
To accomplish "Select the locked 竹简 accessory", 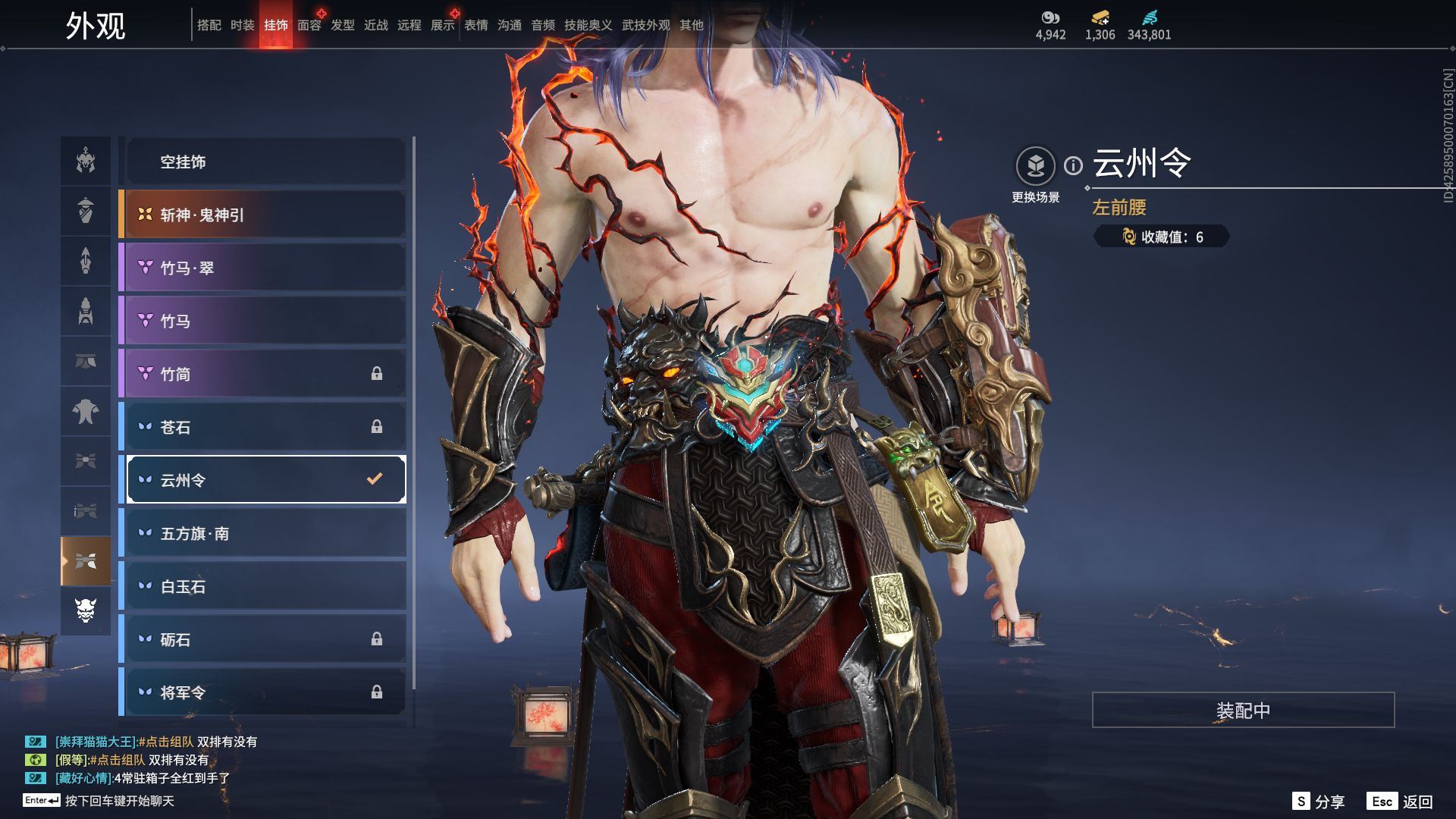I will coord(265,374).
